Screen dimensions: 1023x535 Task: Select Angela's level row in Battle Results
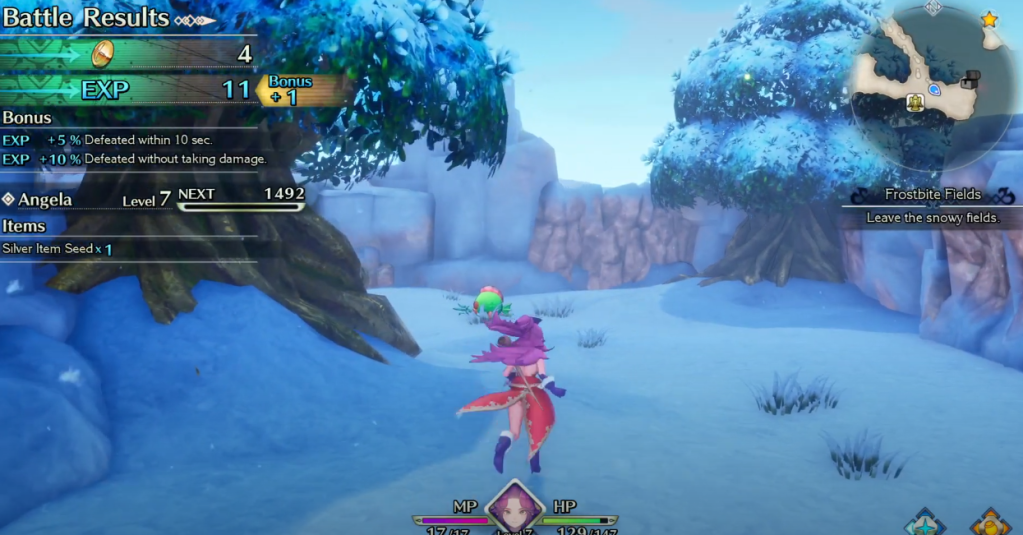point(150,200)
